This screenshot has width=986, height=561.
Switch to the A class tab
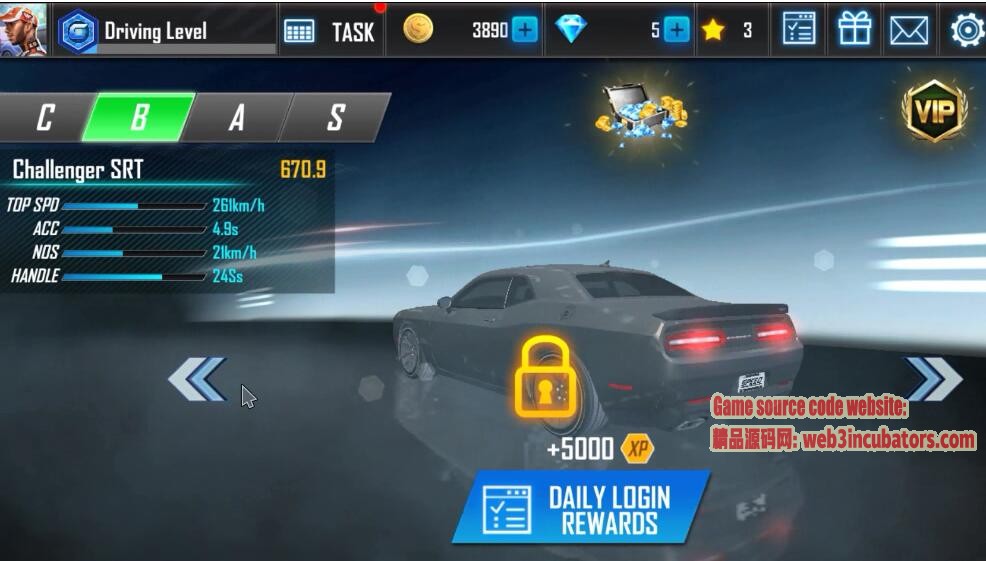tap(236, 118)
